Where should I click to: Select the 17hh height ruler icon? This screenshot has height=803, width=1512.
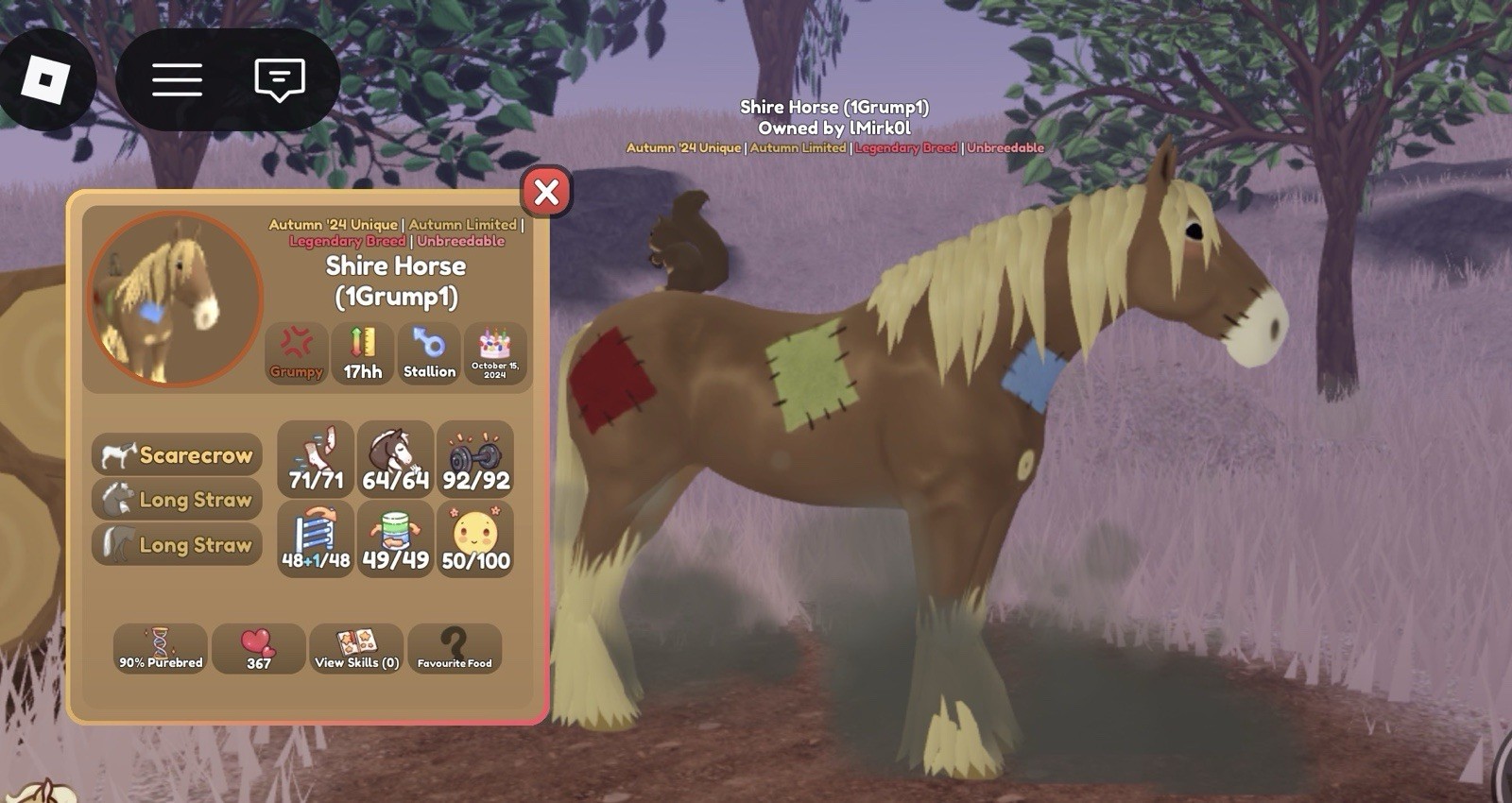[363, 353]
